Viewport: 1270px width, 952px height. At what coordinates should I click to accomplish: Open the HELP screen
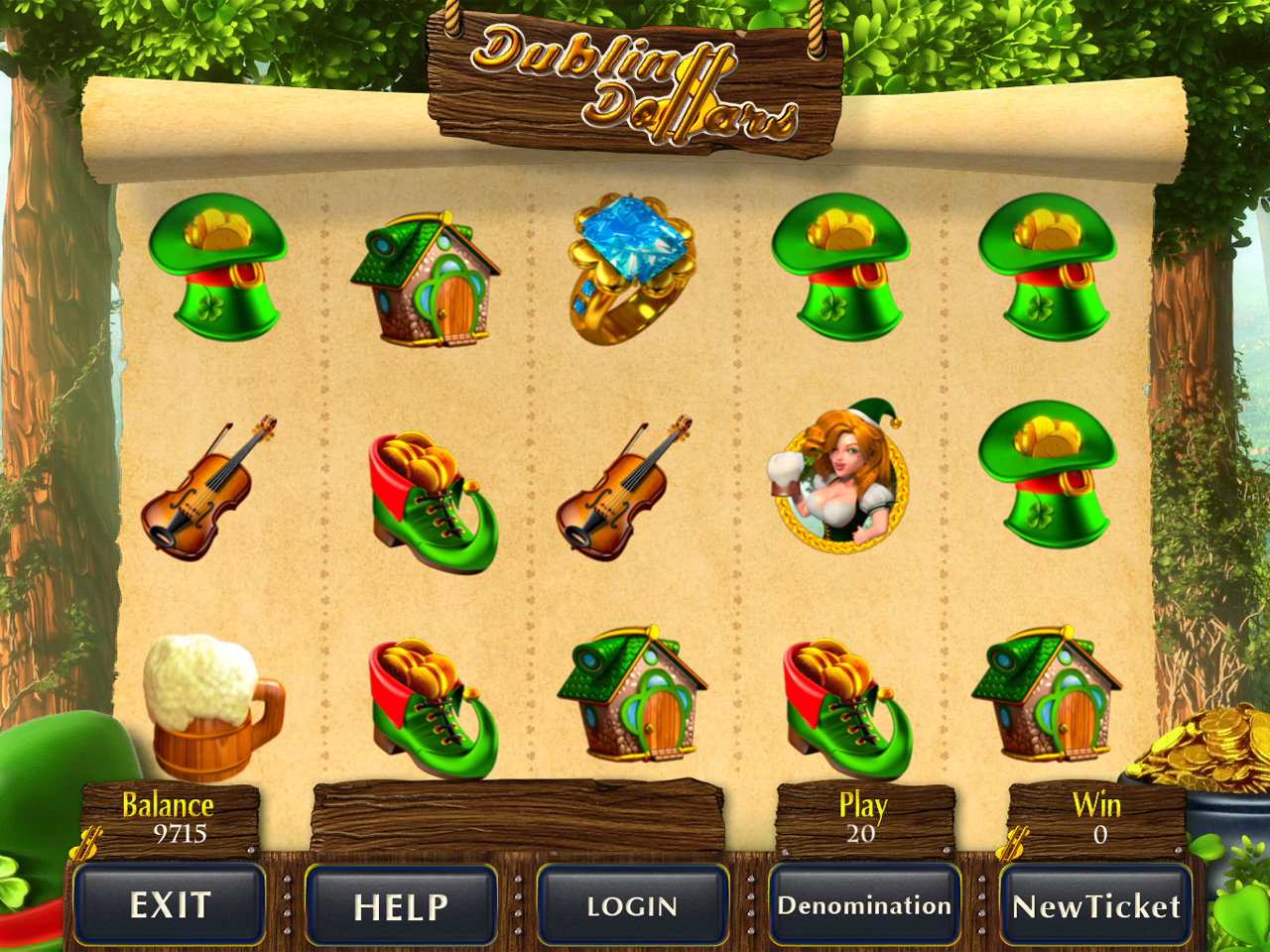[401, 905]
